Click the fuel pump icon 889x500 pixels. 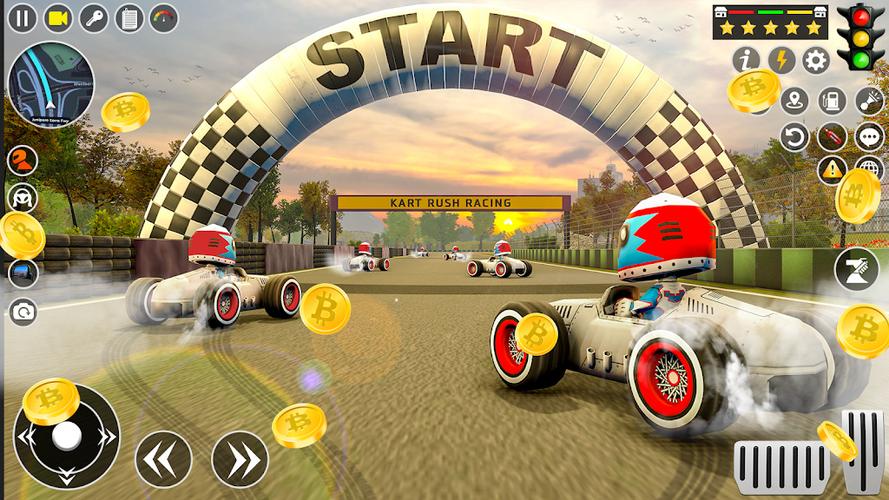point(832,101)
